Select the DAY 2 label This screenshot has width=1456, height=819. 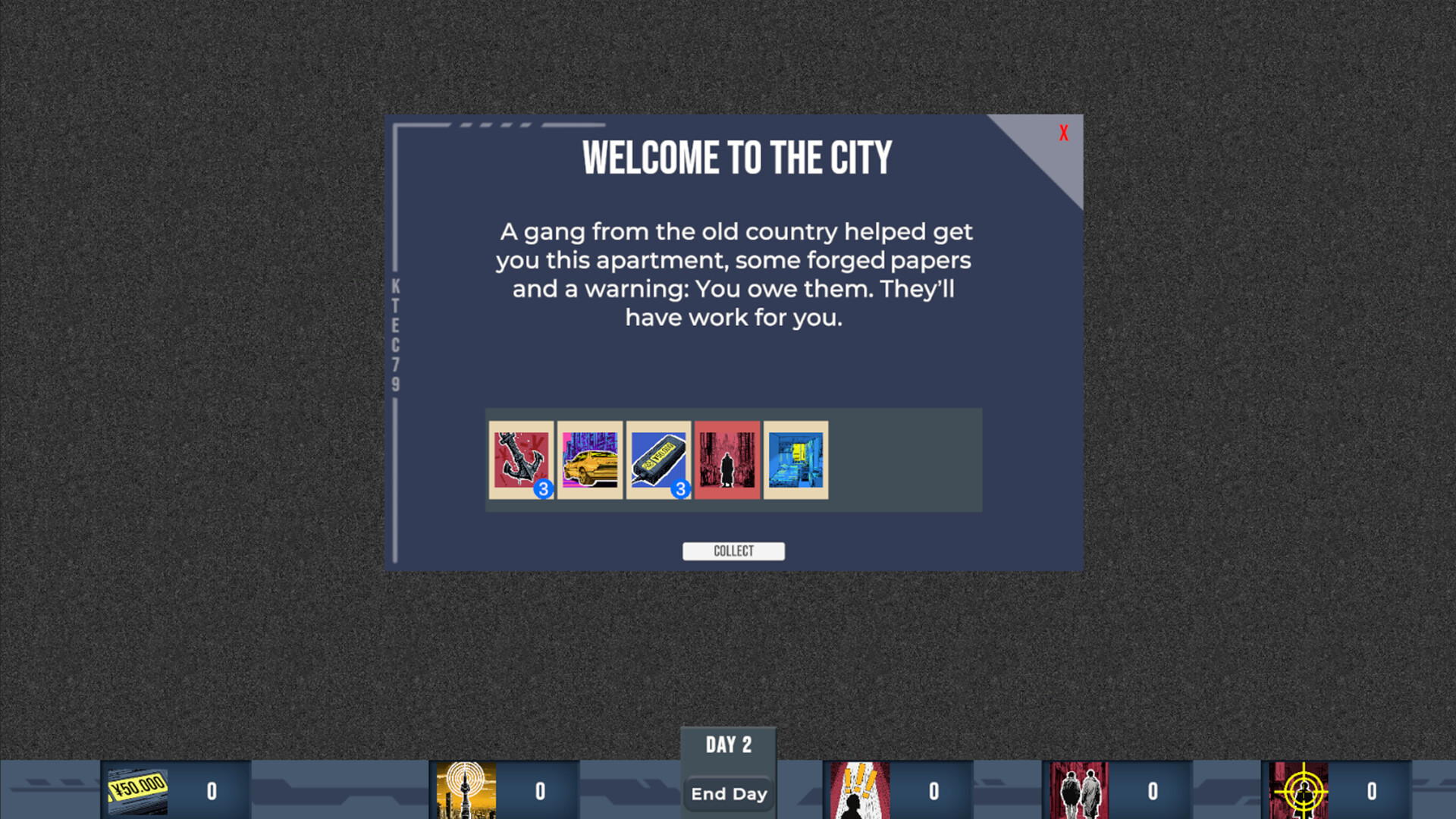(x=728, y=745)
